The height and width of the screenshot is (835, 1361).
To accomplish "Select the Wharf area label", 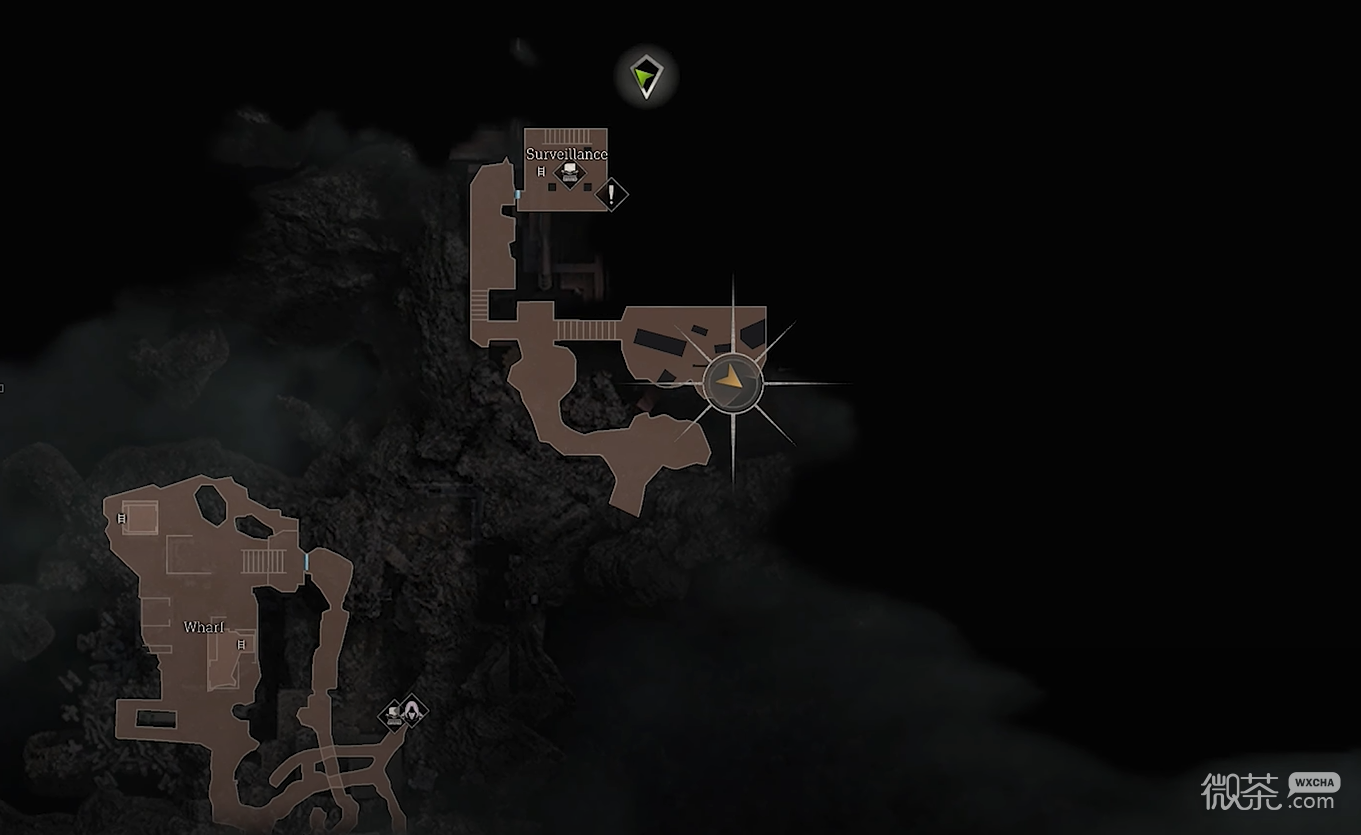I will tap(204, 627).
